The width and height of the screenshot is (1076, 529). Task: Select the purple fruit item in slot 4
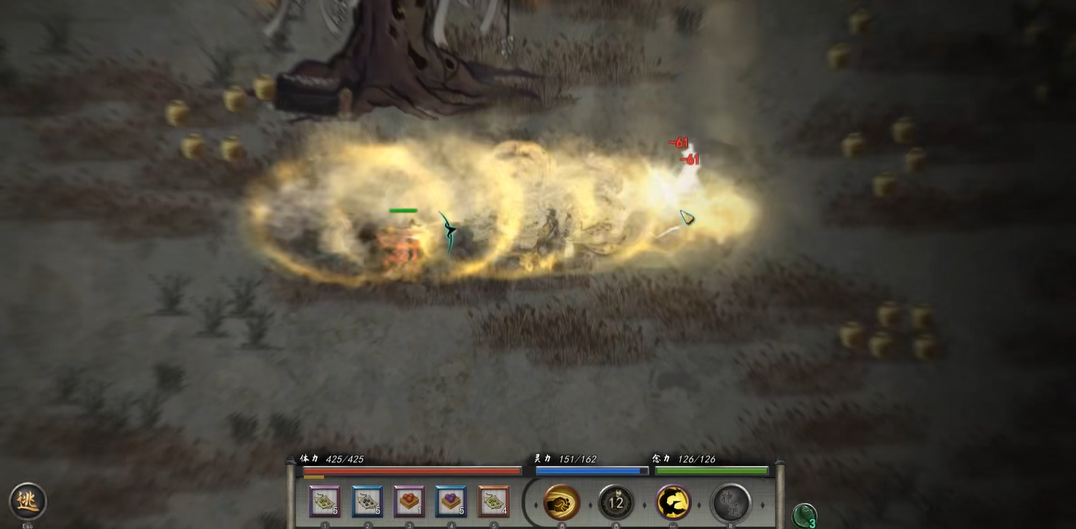pos(451,501)
